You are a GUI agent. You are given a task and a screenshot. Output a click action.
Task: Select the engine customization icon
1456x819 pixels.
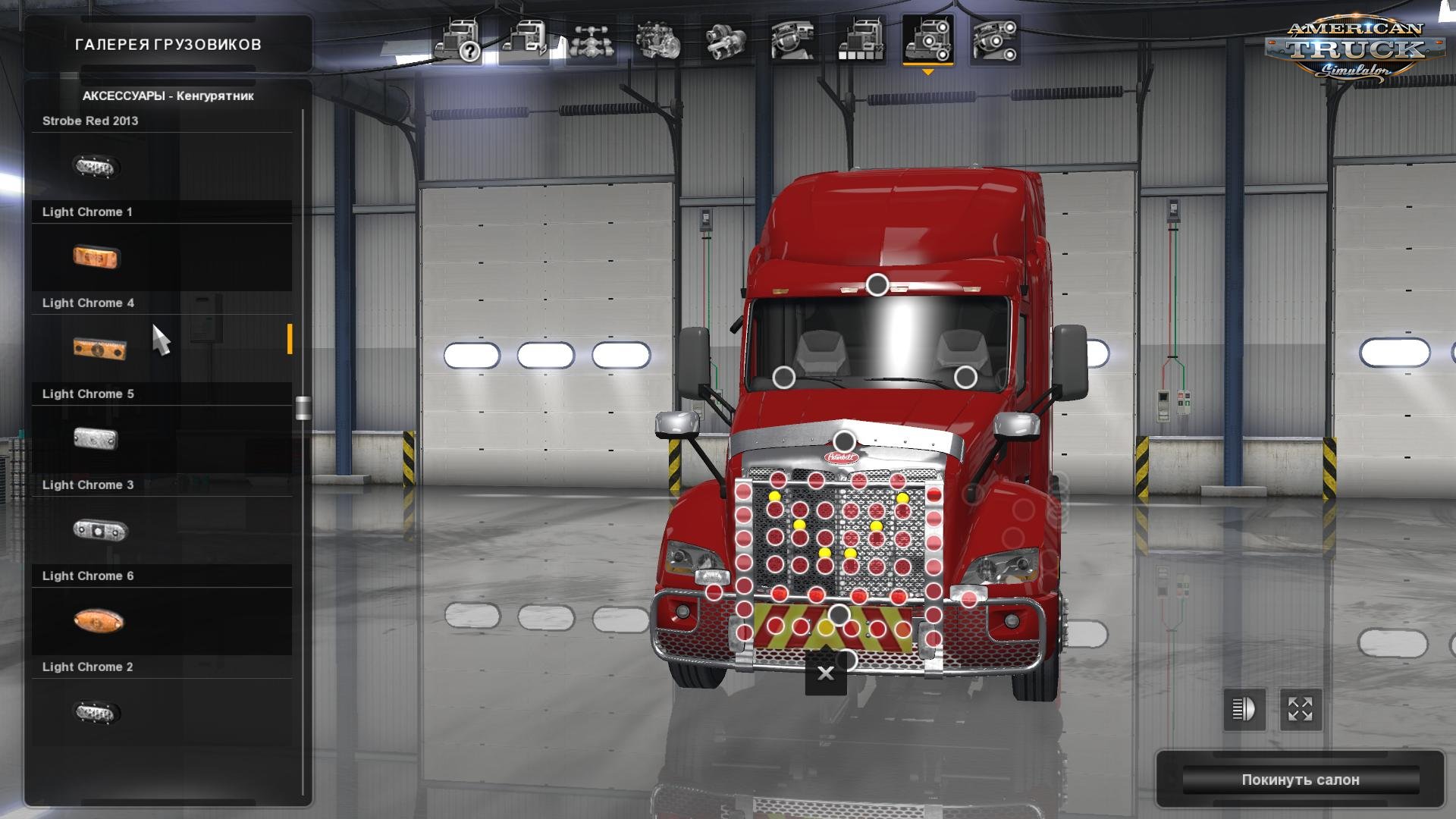[x=658, y=42]
